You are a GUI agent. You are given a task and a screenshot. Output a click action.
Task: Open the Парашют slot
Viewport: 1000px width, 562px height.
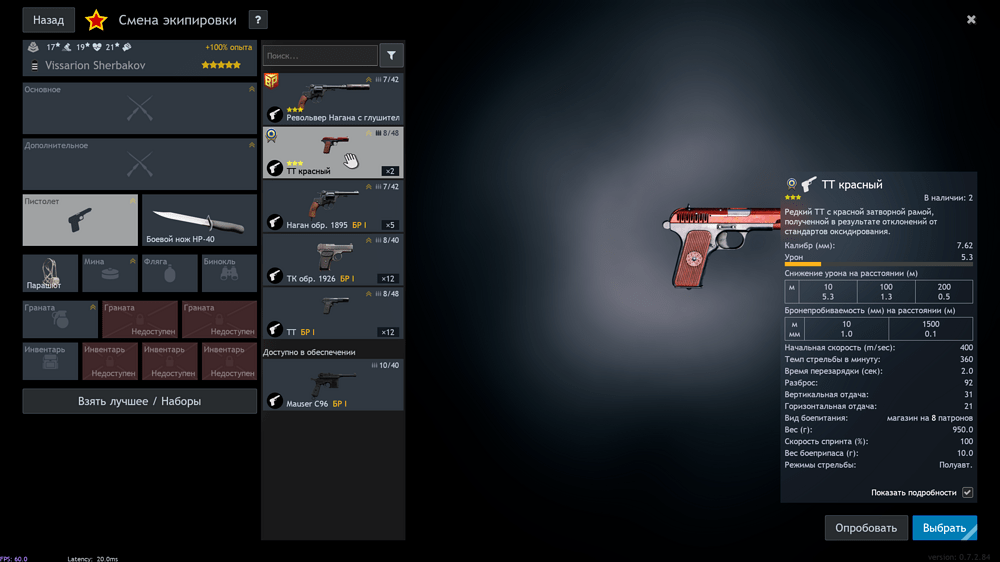click(50, 273)
